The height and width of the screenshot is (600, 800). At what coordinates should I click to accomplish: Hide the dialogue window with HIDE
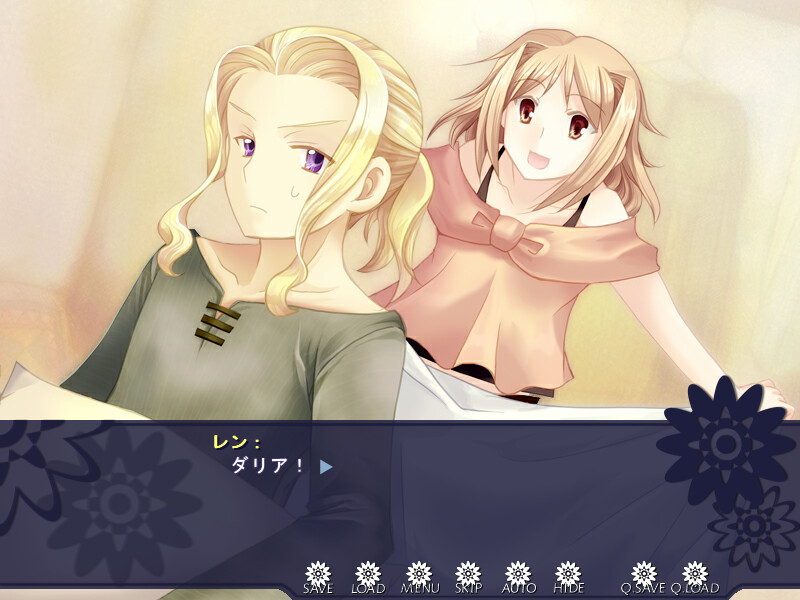coord(568,575)
